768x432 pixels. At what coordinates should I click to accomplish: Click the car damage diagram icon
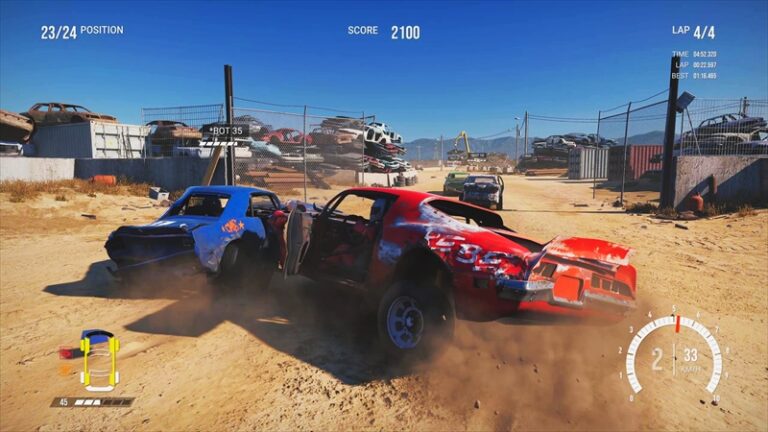[99, 359]
